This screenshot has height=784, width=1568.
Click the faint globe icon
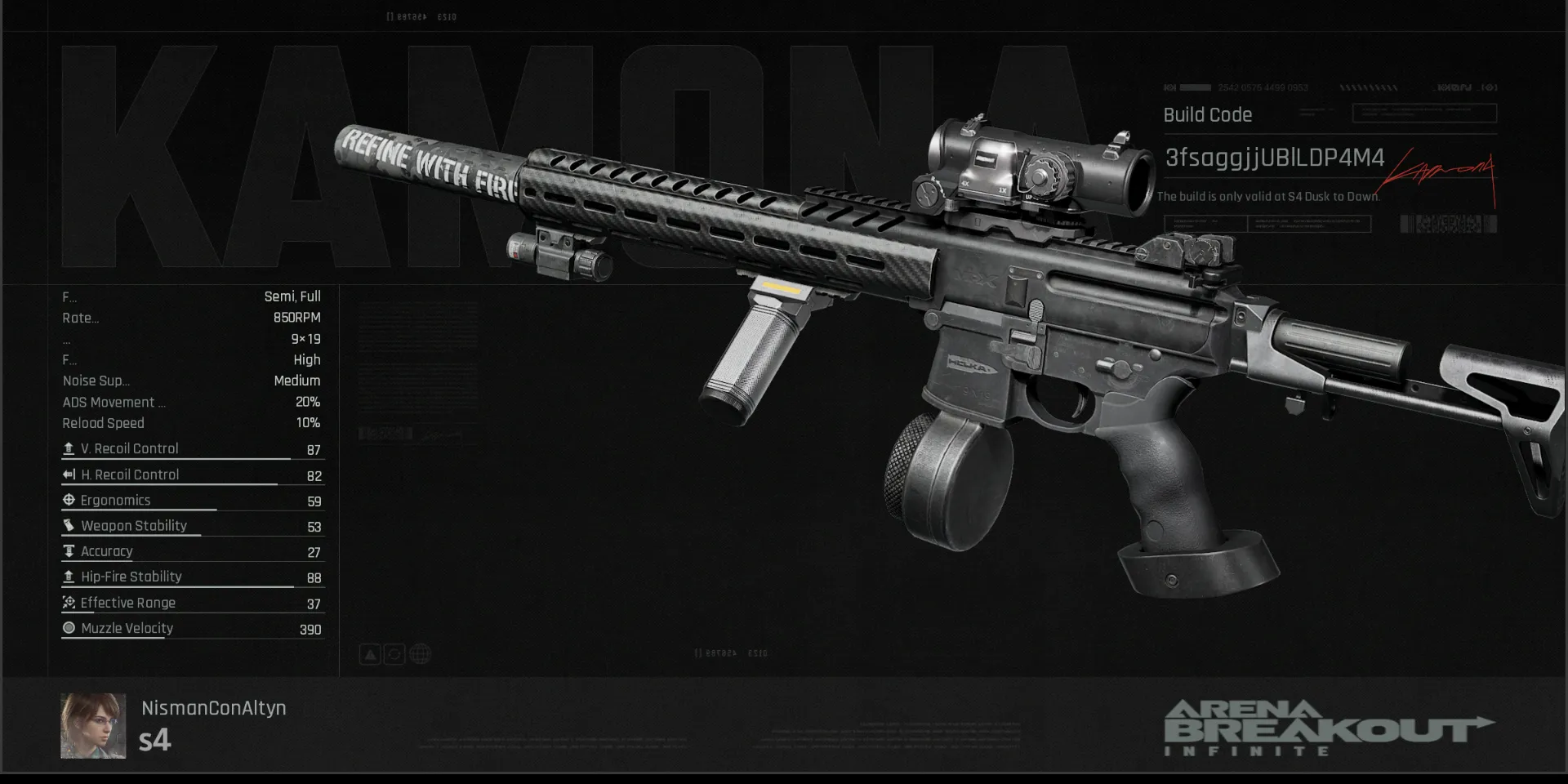coord(420,654)
